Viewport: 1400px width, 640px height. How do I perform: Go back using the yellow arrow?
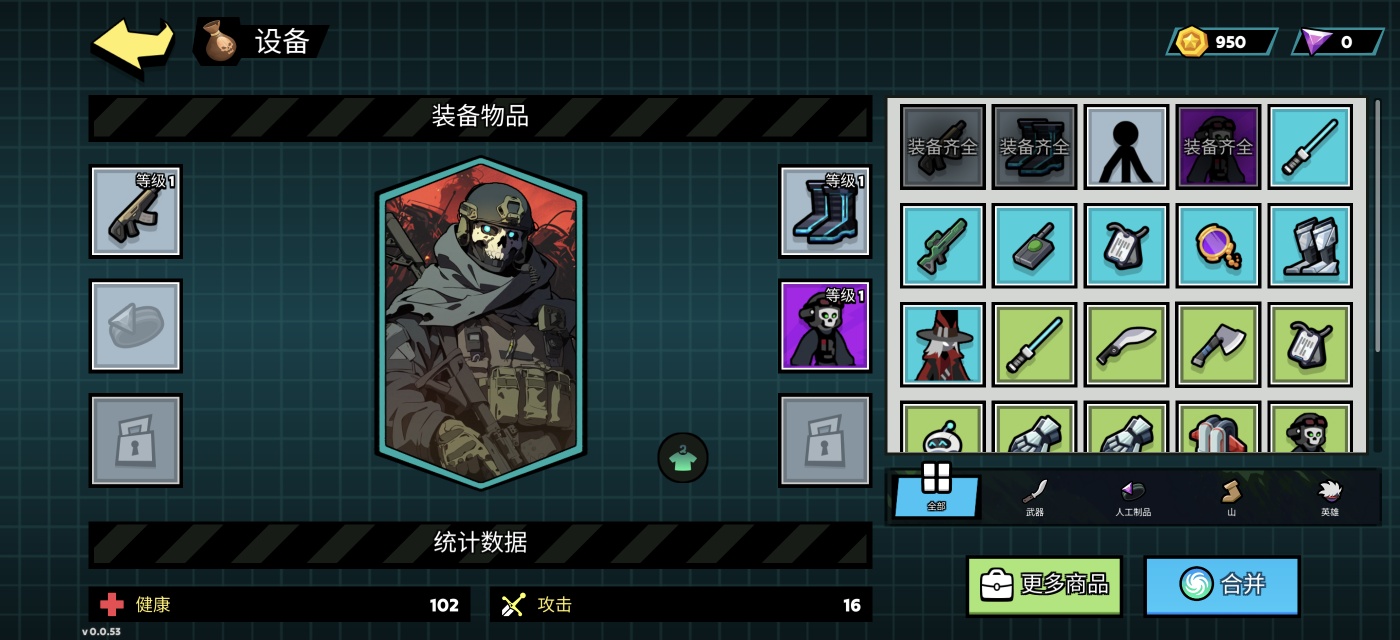[x=131, y=44]
